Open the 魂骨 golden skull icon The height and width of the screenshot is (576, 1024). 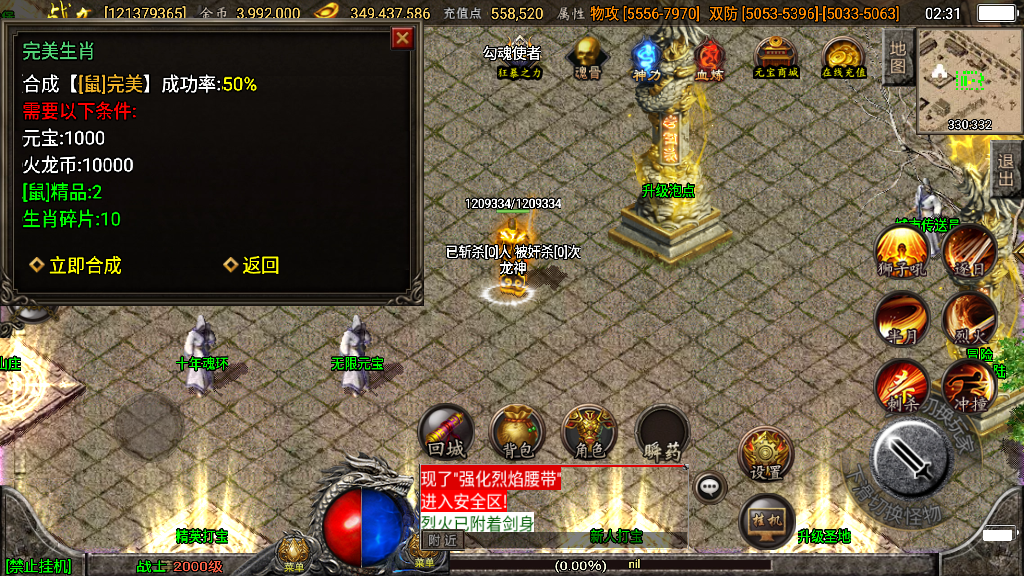point(587,58)
